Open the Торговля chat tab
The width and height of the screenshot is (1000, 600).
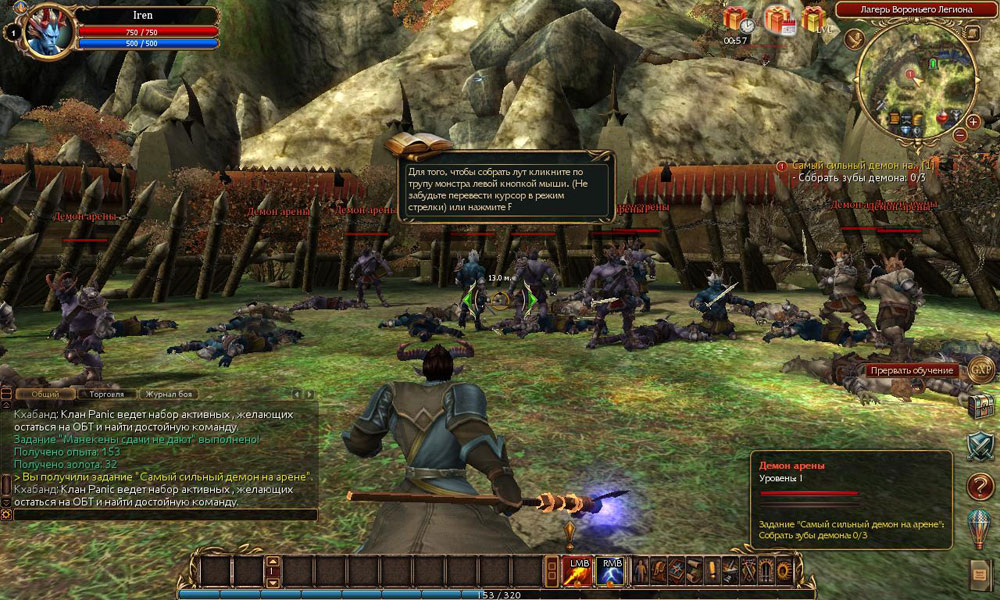click(105, 394)
